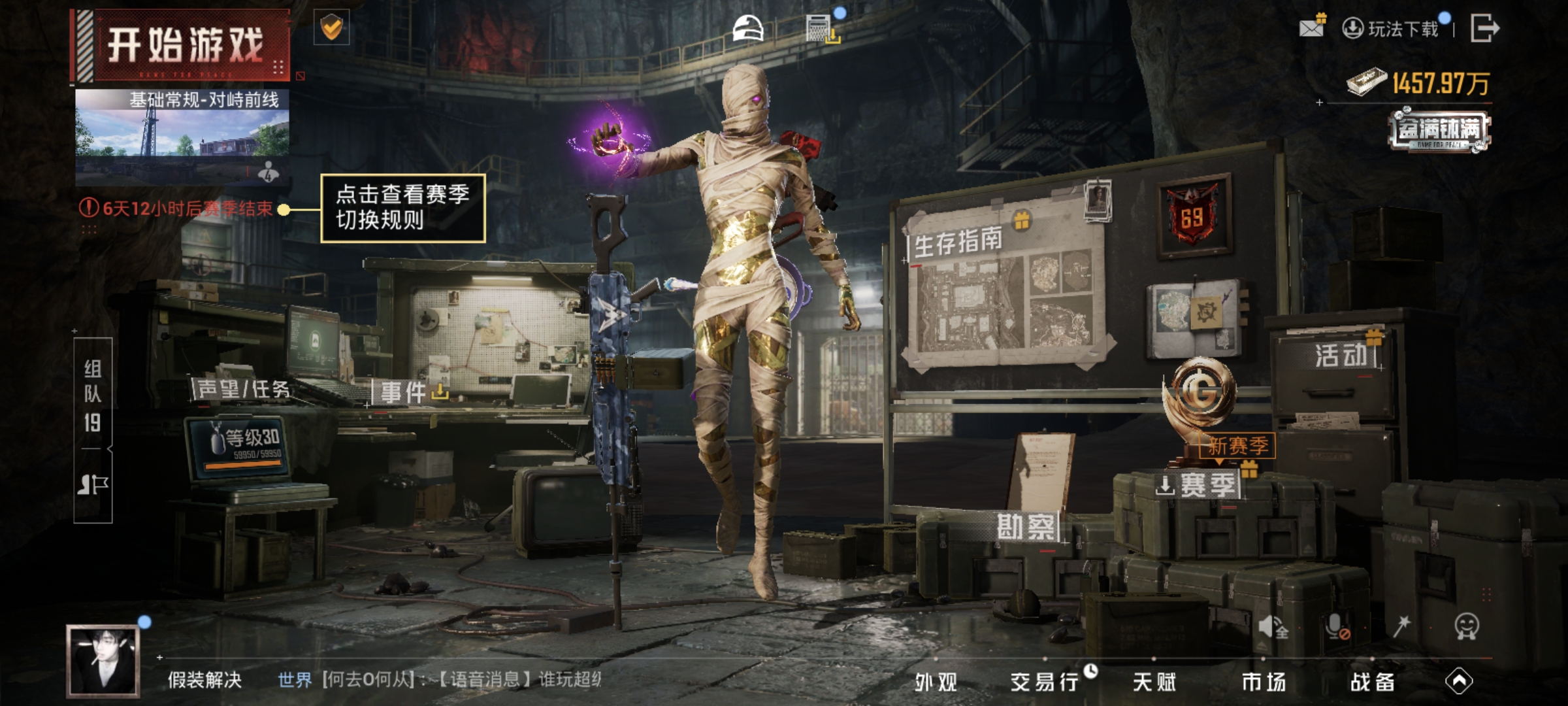
Task: Open the 战备 loadout tab
Action: coord(1373,682)
